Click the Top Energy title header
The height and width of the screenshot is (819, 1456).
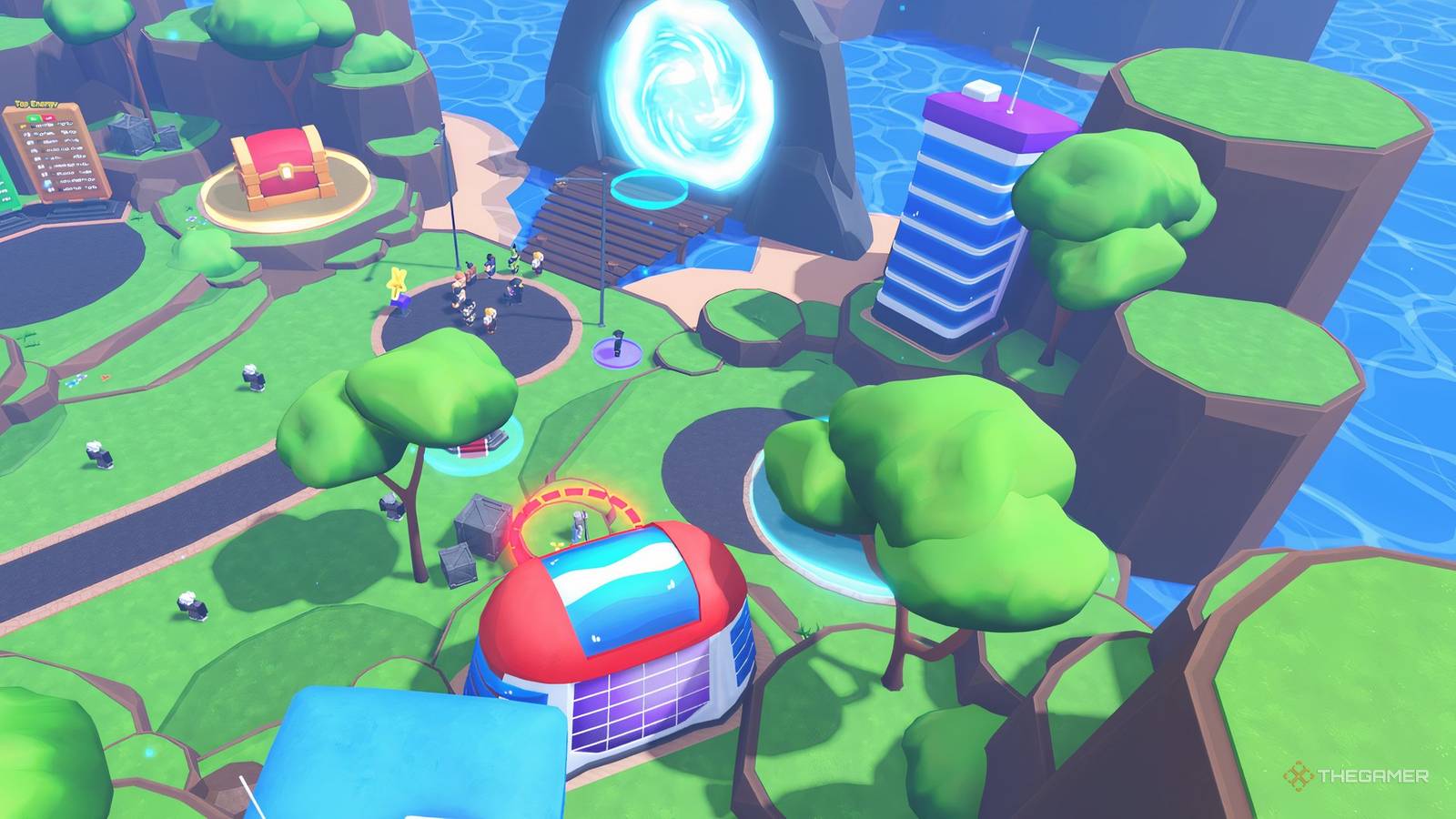[x=35, y=103]
